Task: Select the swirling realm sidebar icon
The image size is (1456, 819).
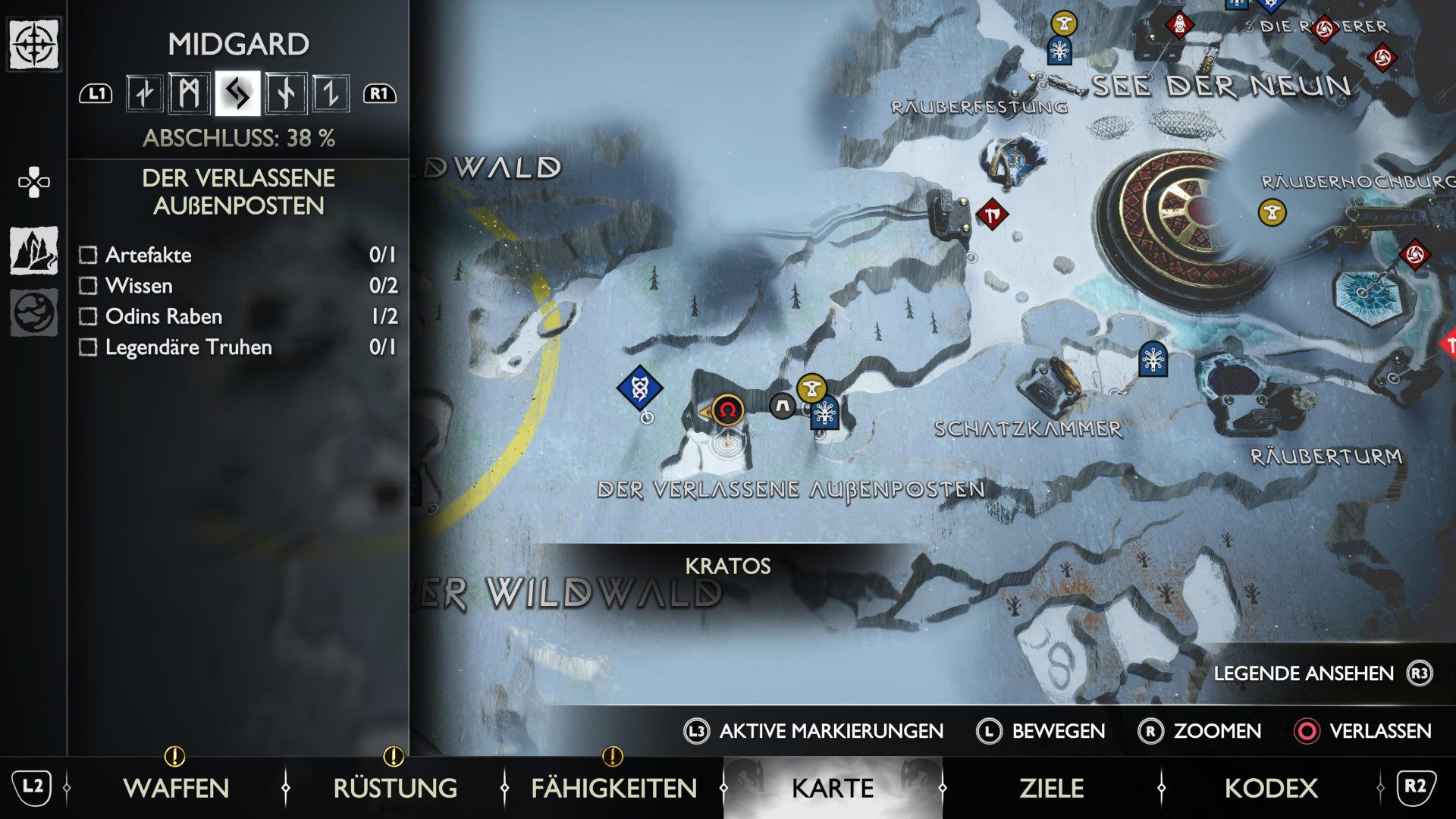Action: click(34, 312)
